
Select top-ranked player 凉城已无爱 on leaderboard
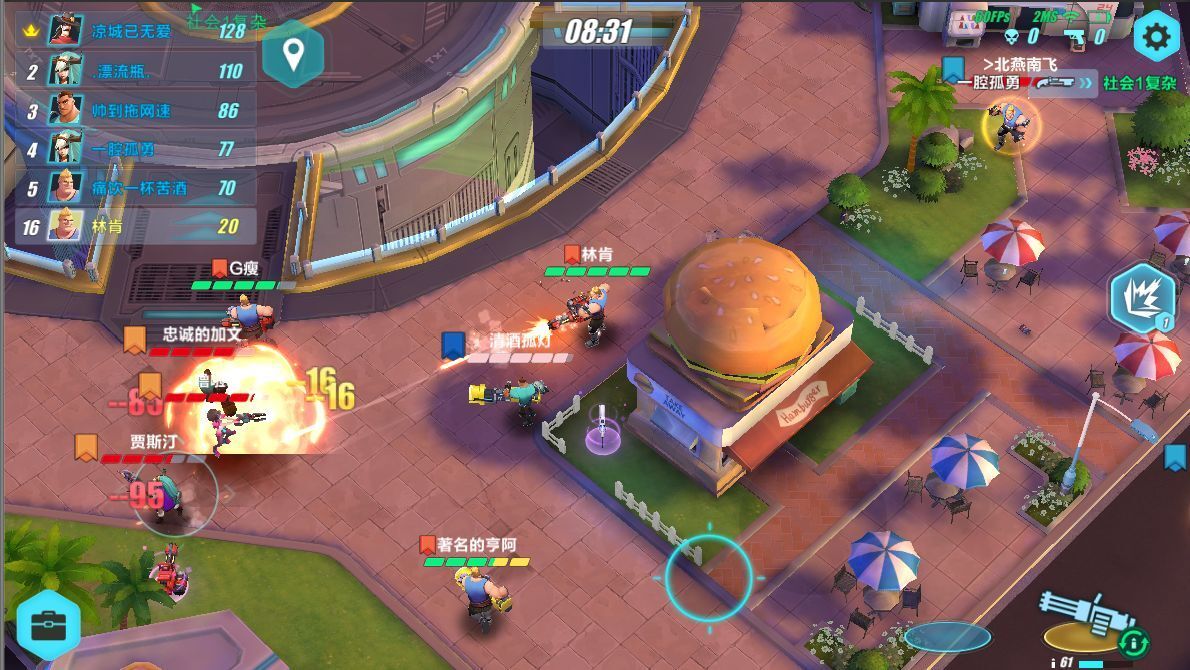click(135, 31)
